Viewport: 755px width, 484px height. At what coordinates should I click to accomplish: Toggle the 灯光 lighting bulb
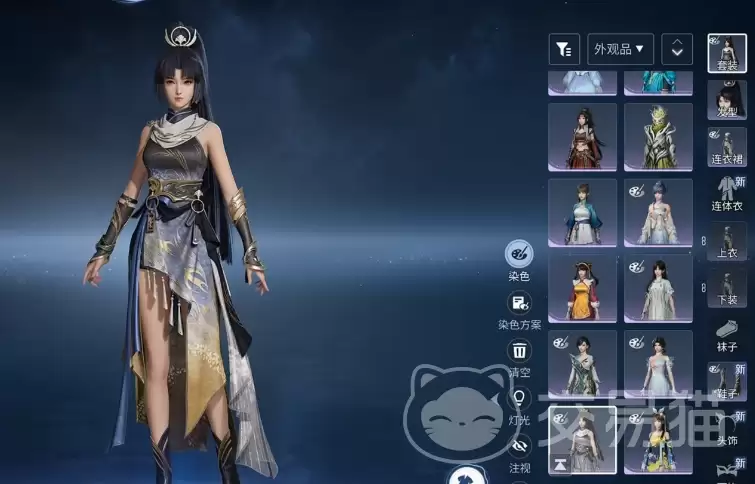coord(519,399)
